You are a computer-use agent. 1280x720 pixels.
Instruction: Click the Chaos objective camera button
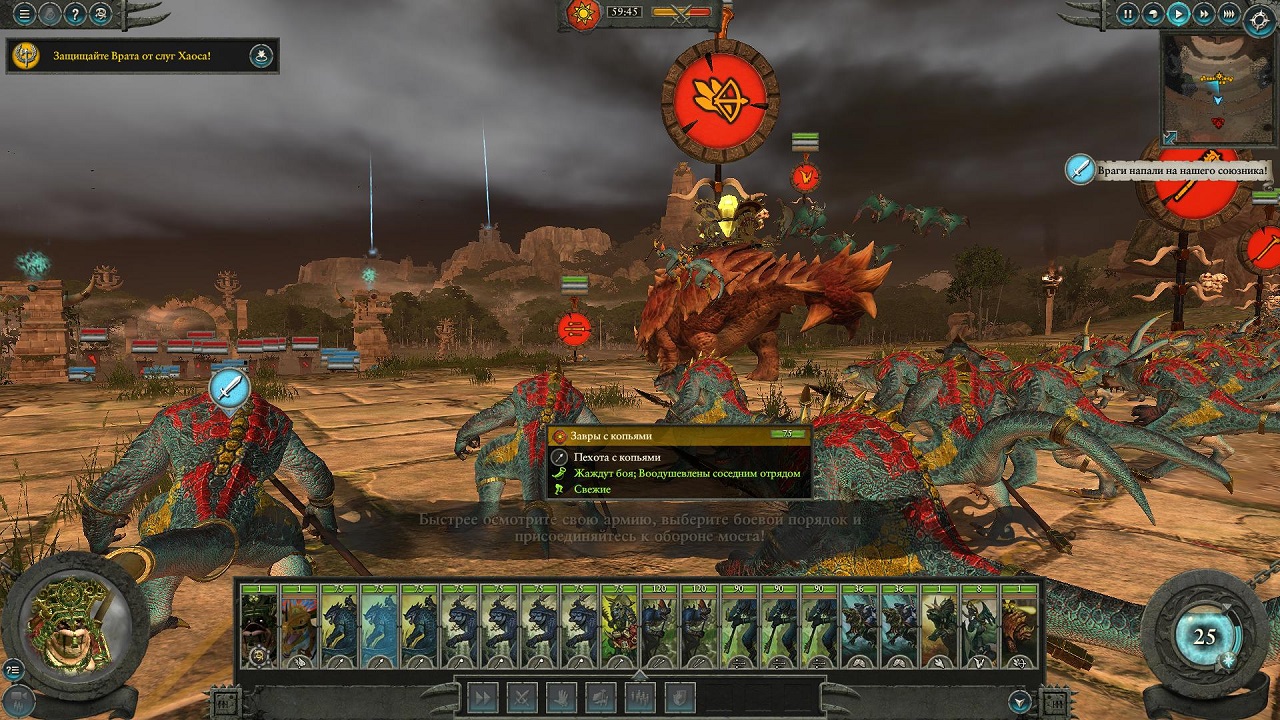pos(261,56)
